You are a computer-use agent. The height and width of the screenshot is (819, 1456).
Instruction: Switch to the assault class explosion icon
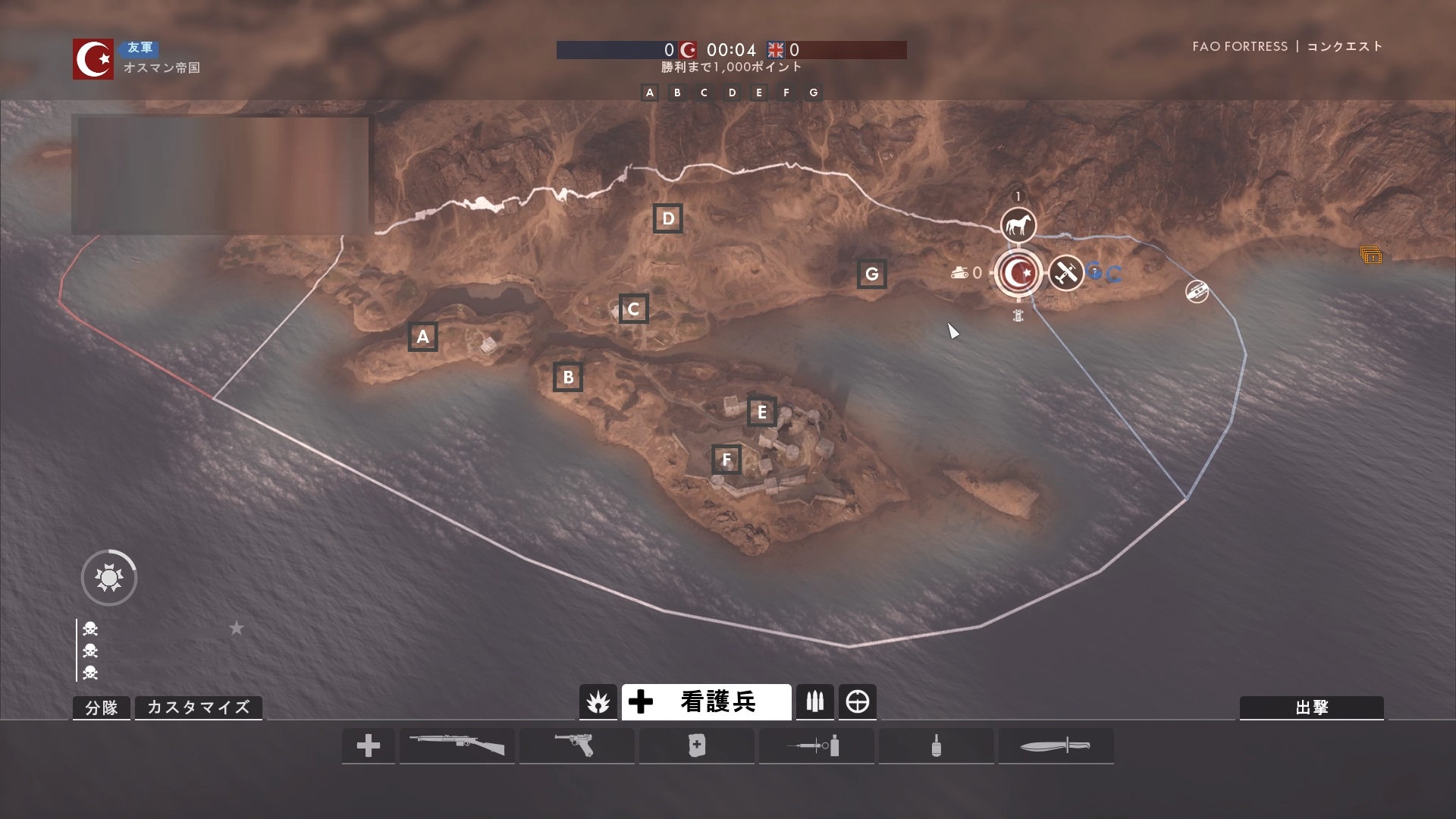coord(598,701)
